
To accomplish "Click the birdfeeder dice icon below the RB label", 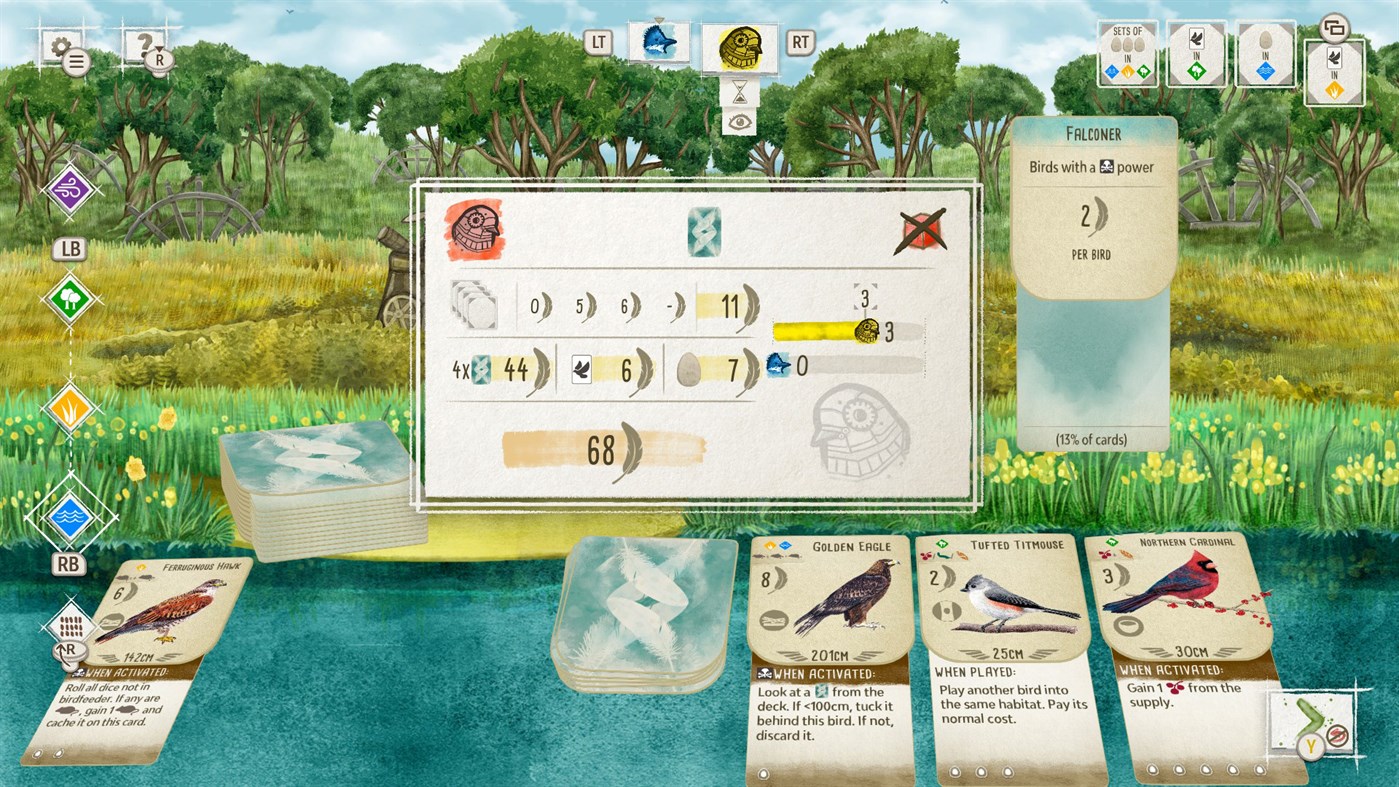I will (x=70, y=624).
